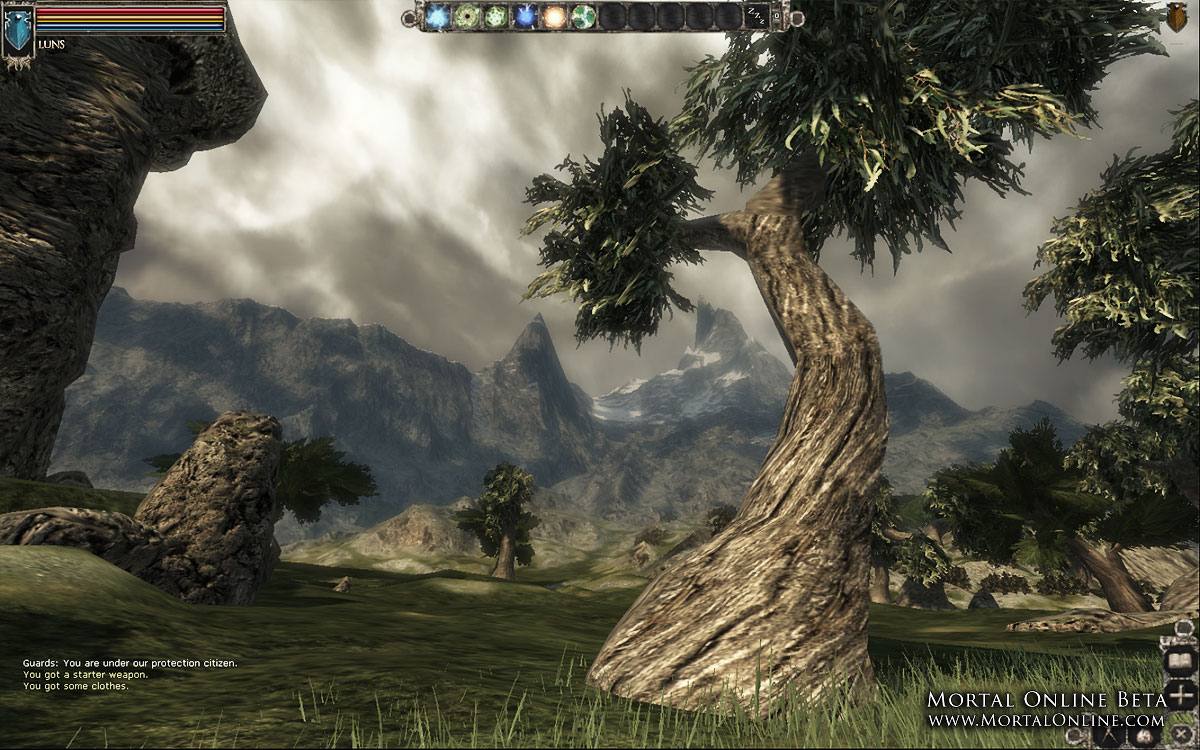Select the green and white swirl spell
The width and height of the screenshot is (1200, 750).
coord(583,16)
